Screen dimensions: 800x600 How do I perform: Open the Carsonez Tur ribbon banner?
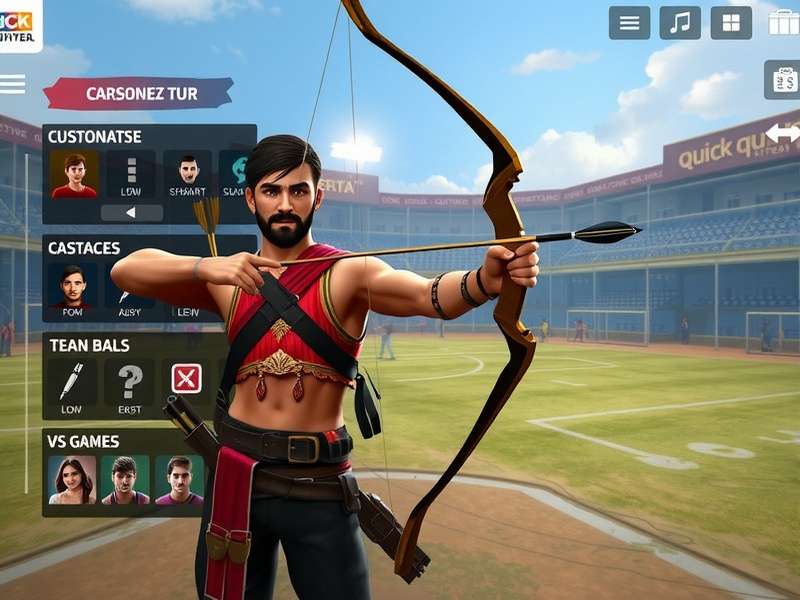(138, 94)
